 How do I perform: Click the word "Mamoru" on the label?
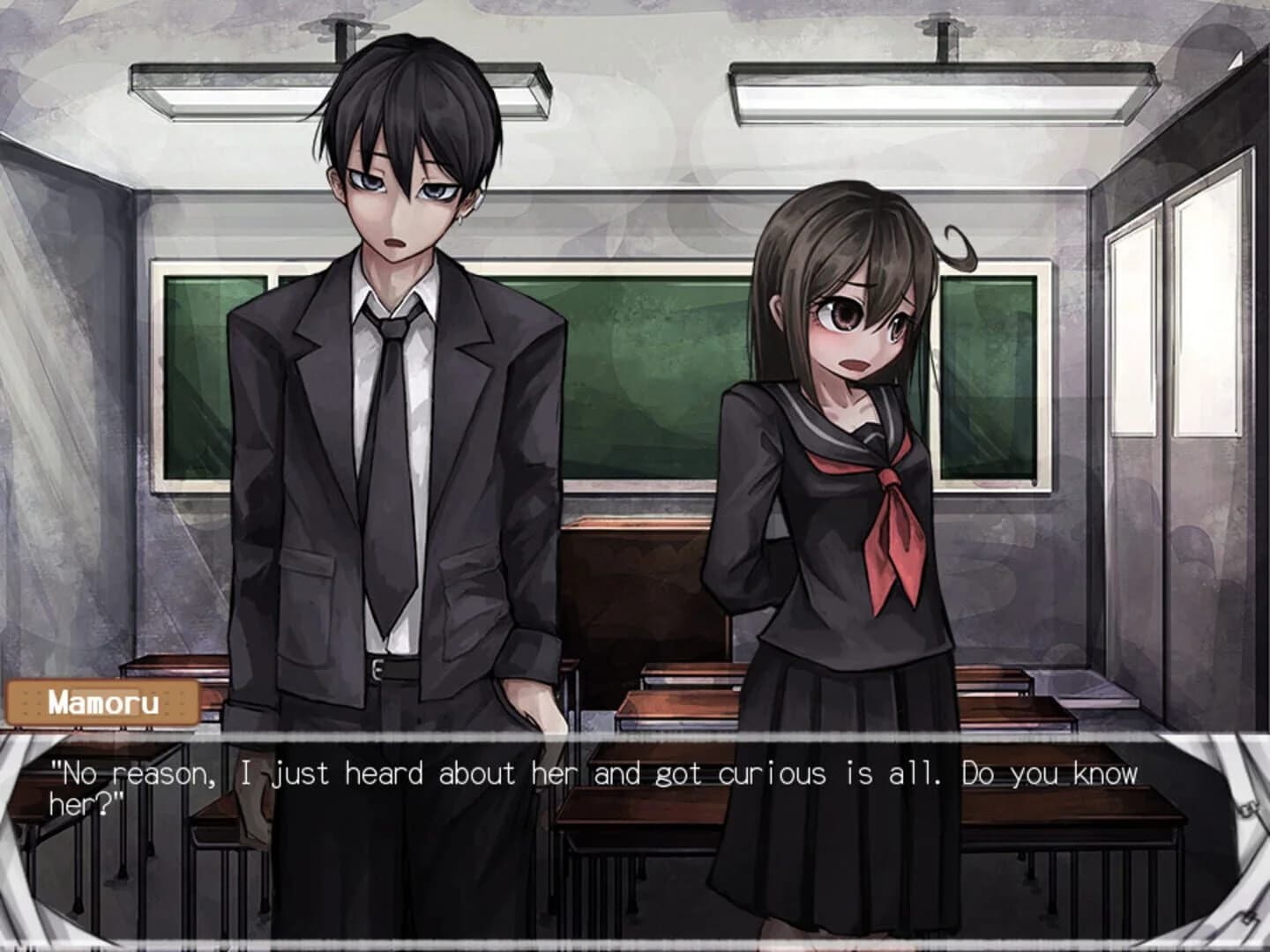[103, 703]
